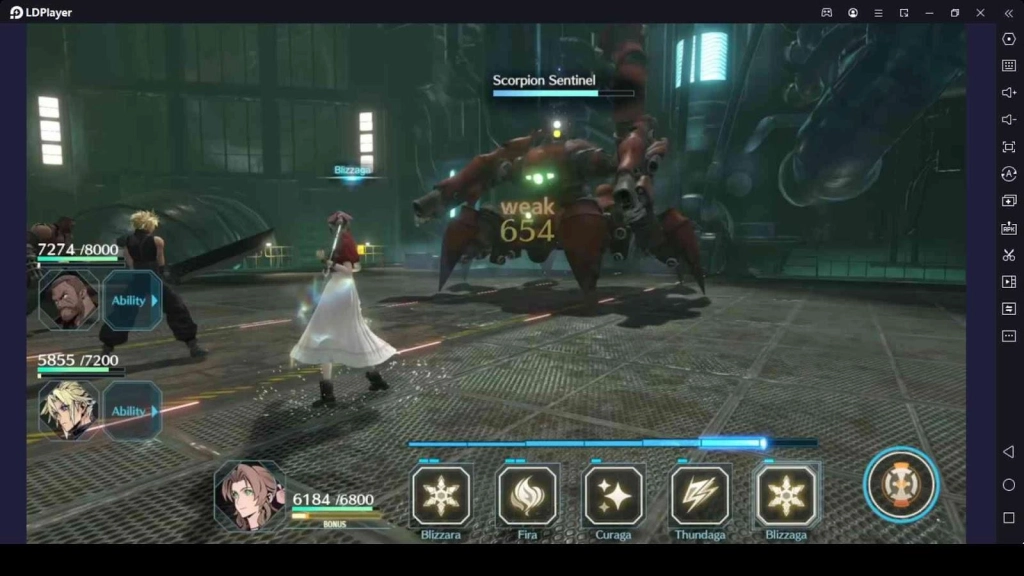Use the Curaga healing ability
This screenshot has height=576, width=1024.
pos(613,496)
